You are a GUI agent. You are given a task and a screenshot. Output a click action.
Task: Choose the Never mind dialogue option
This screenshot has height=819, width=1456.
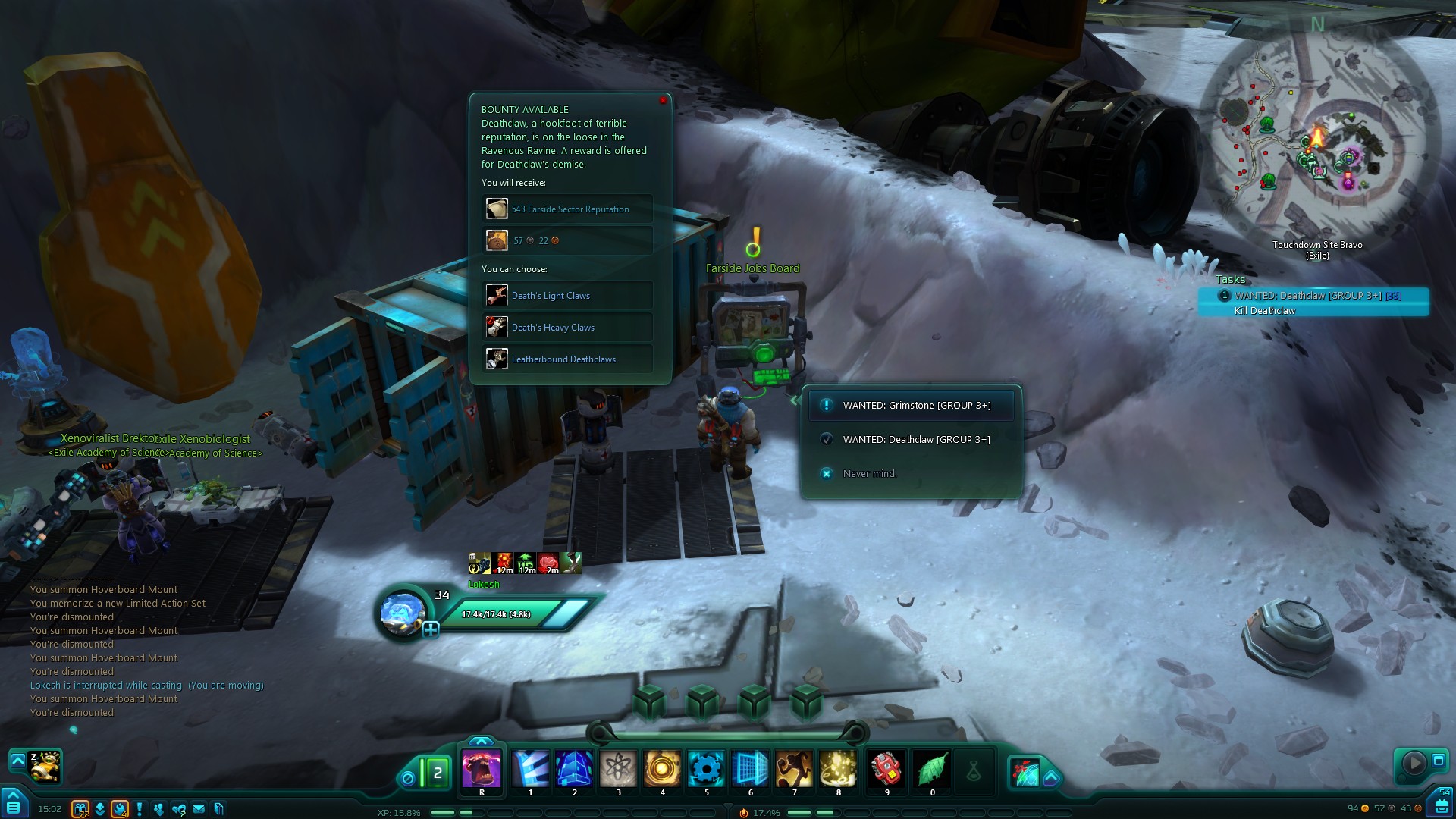coord(869,474)
